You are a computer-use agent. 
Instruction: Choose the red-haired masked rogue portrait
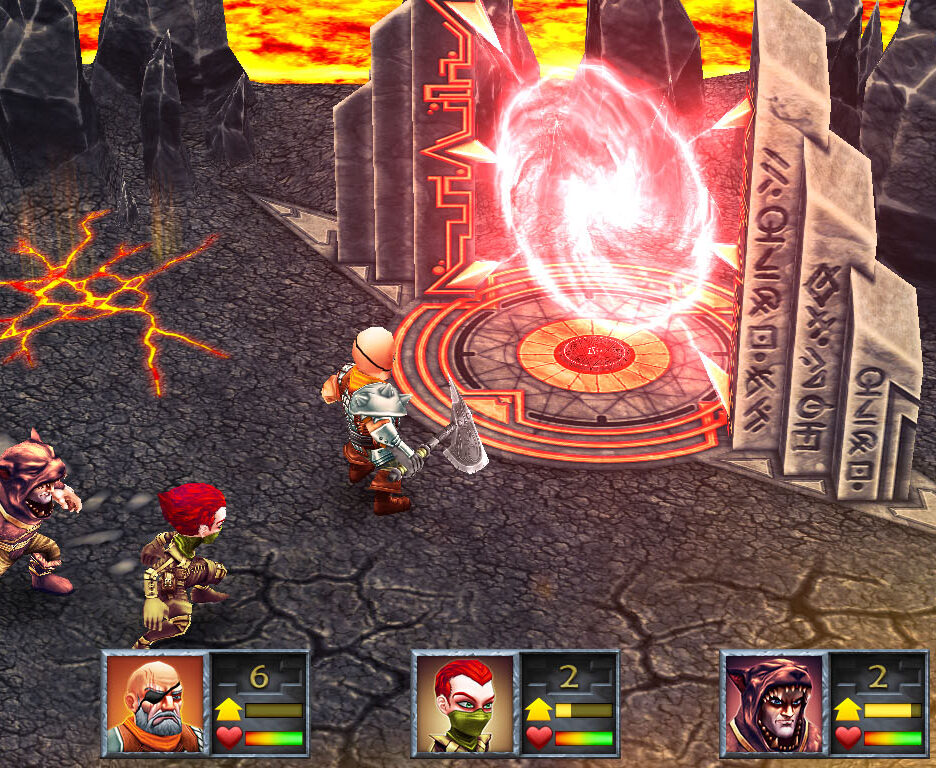(464, 703)
